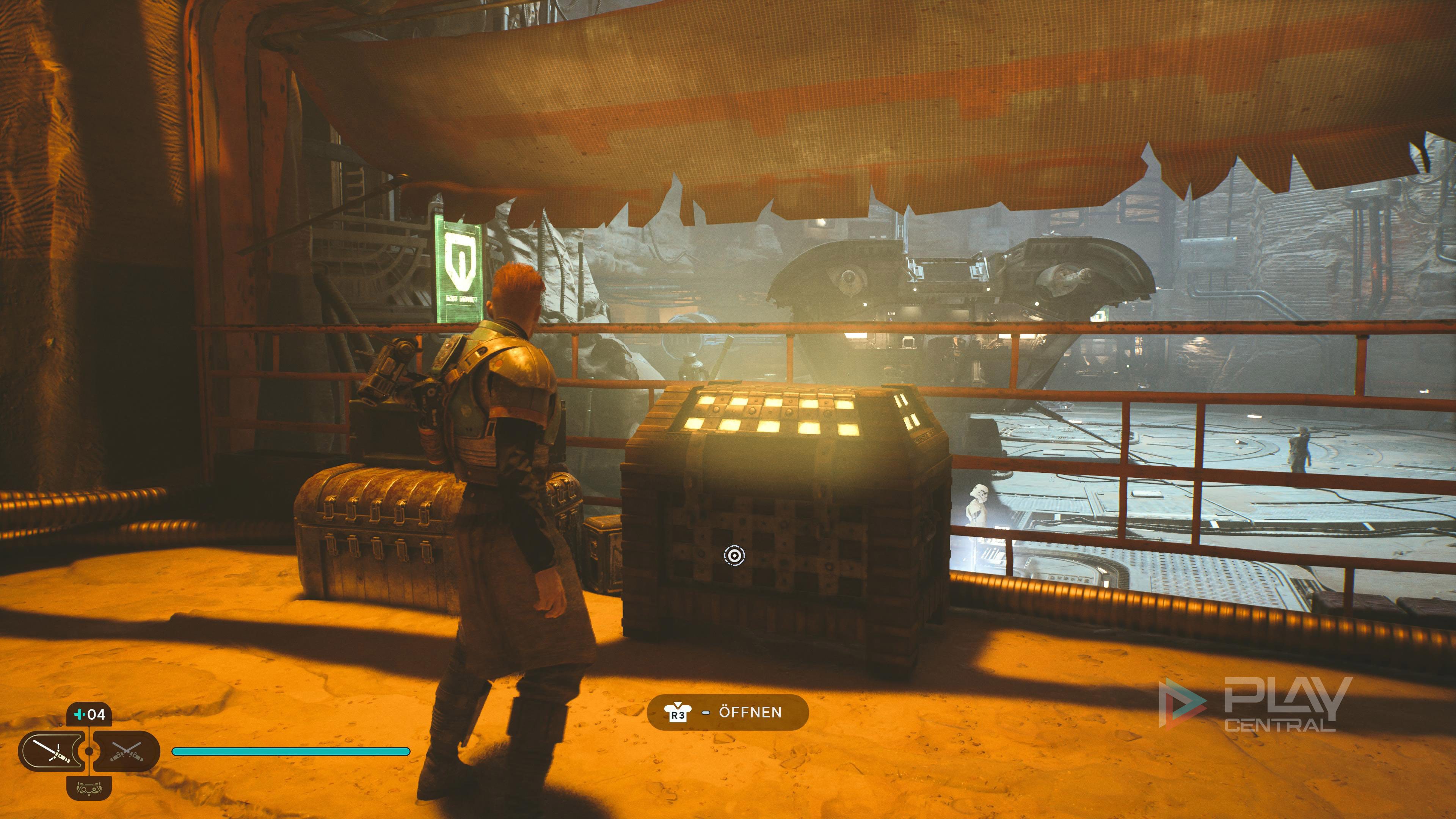Click the BD-1 droid icon

tap(89, 788)
